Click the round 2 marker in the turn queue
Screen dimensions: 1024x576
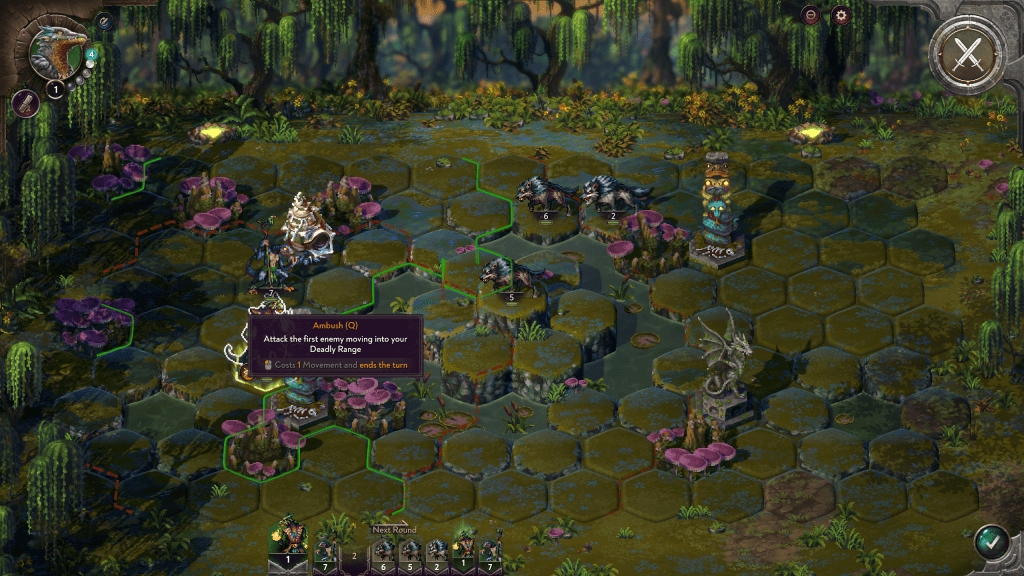pyautogui.click(x=354, y=554)
